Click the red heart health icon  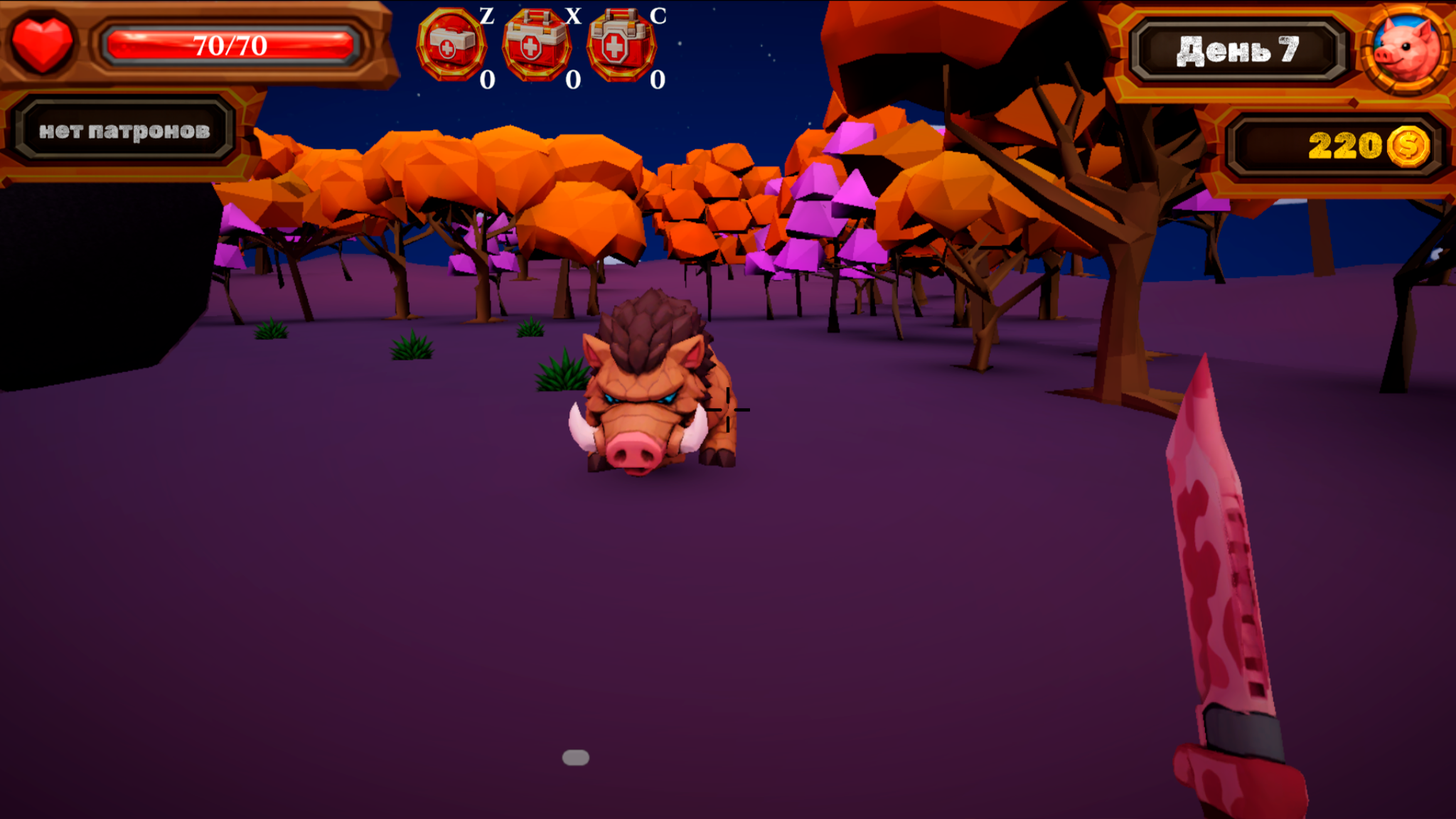[41, 43]
